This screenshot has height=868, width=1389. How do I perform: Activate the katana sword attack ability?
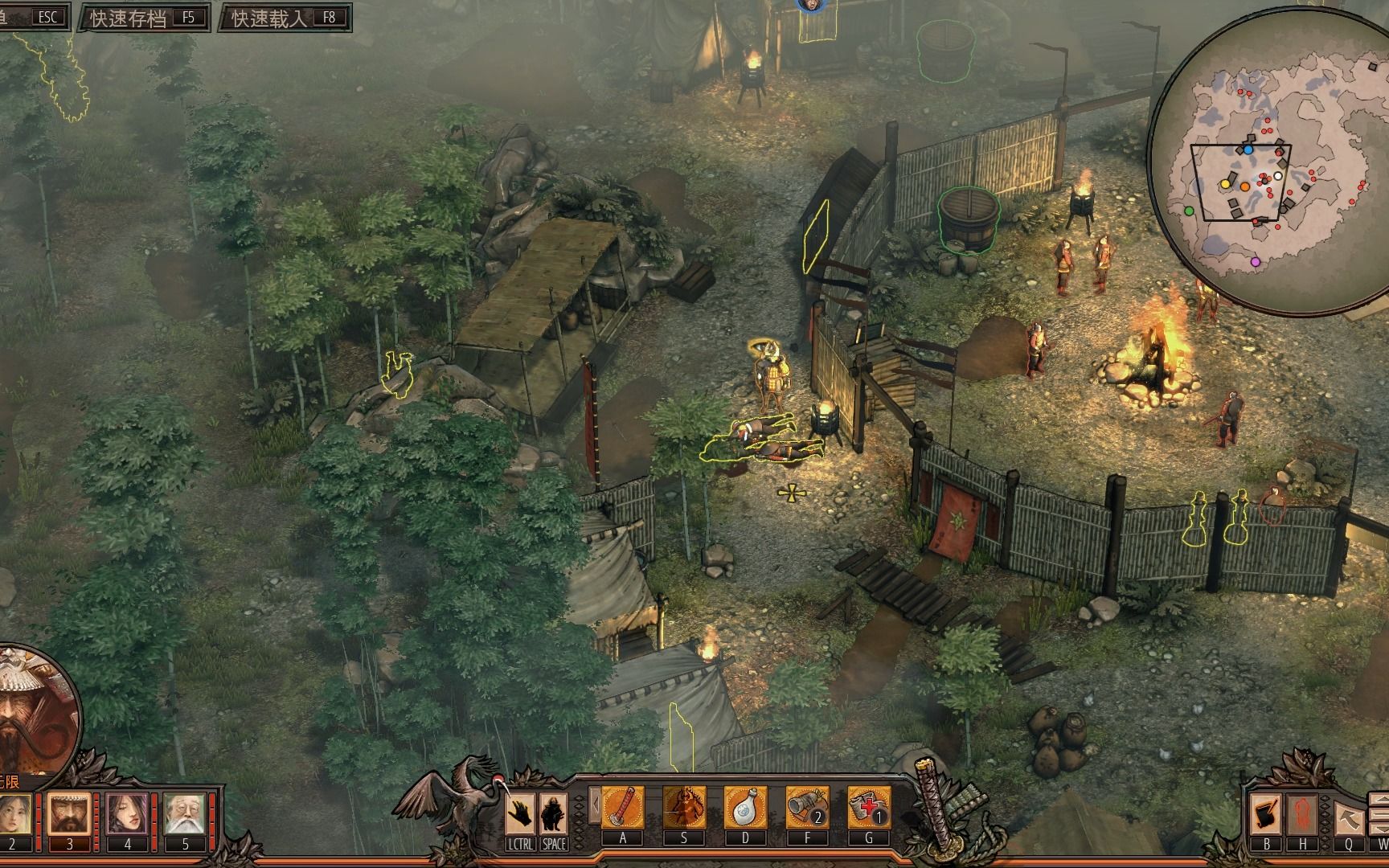click(623, 808)
